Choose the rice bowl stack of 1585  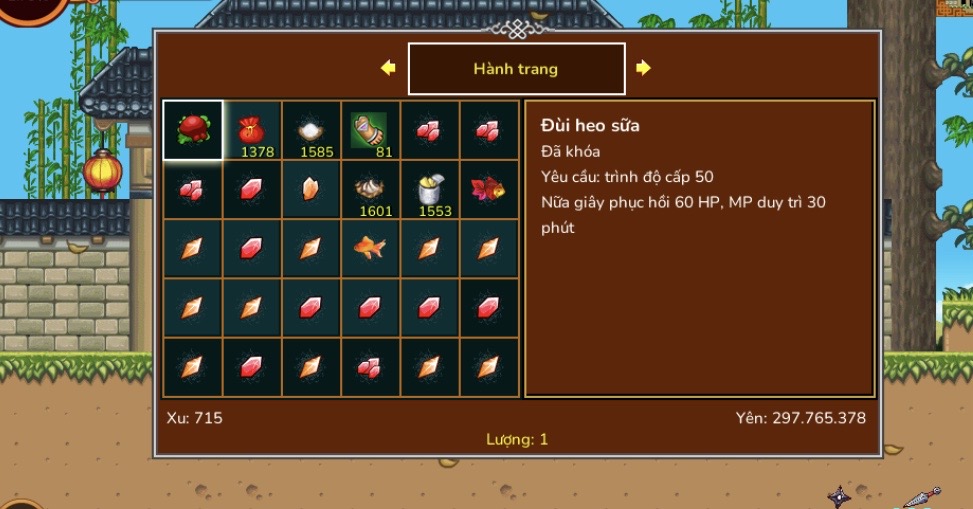coord(311,130)
